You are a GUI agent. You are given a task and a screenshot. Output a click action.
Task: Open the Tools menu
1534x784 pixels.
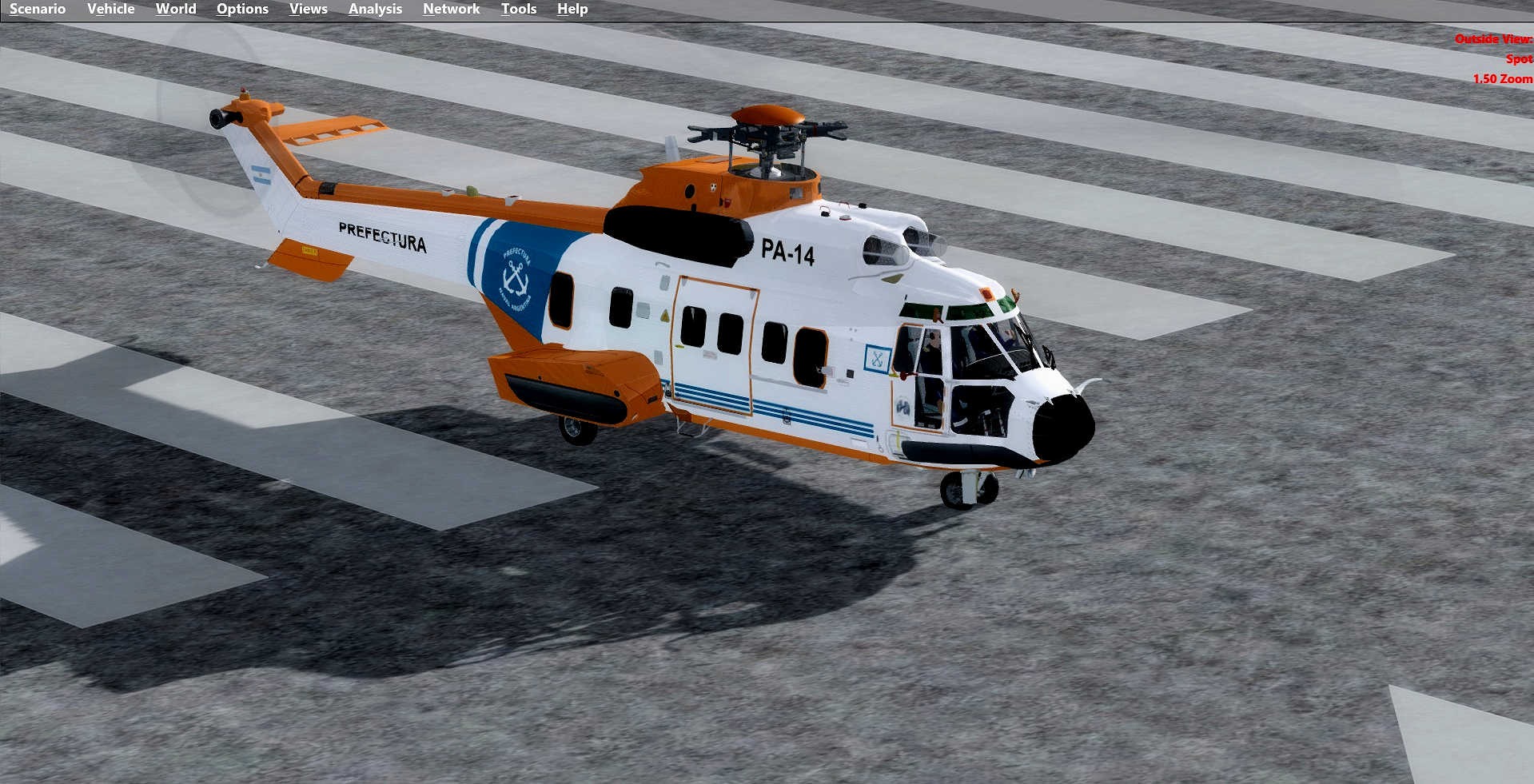519,9
